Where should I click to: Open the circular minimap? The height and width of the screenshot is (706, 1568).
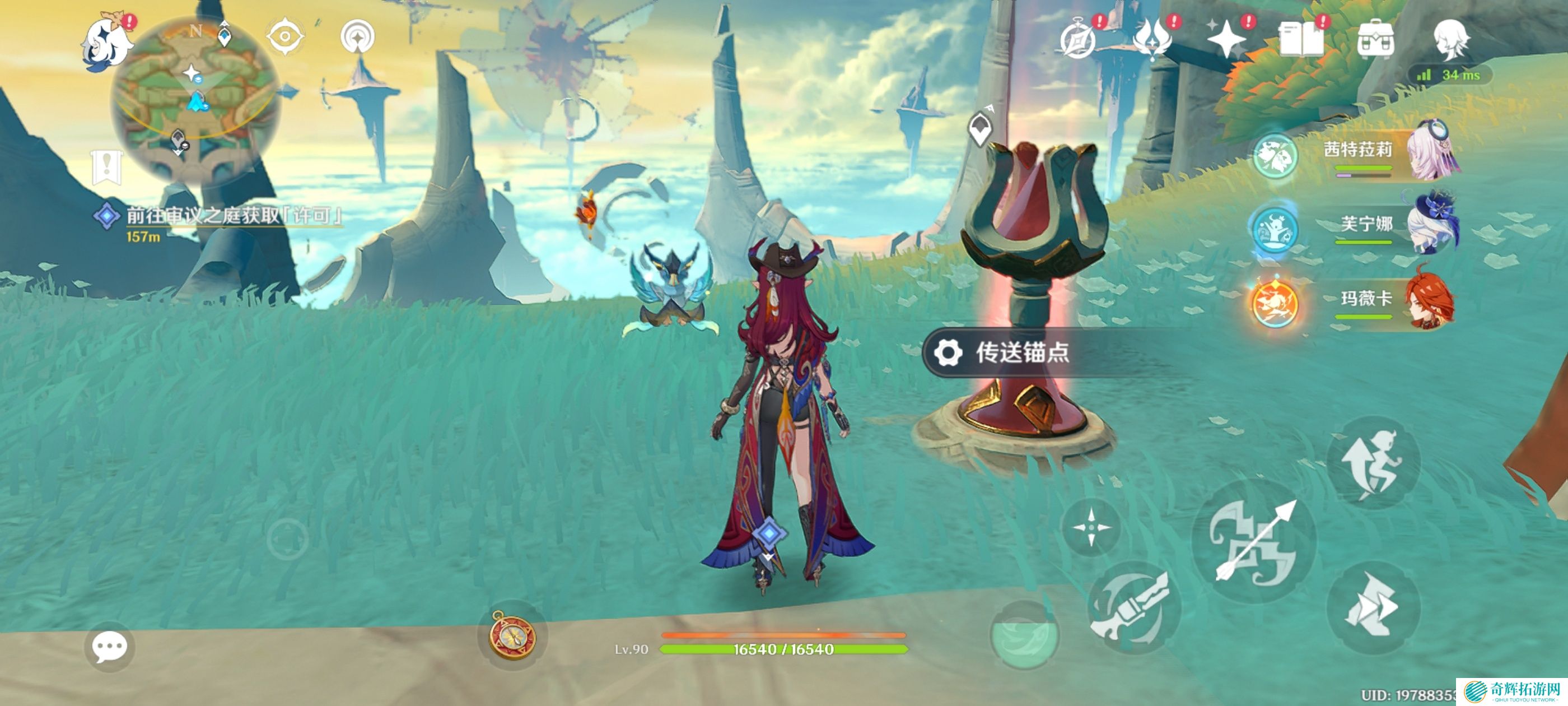[x=196, y=97]
